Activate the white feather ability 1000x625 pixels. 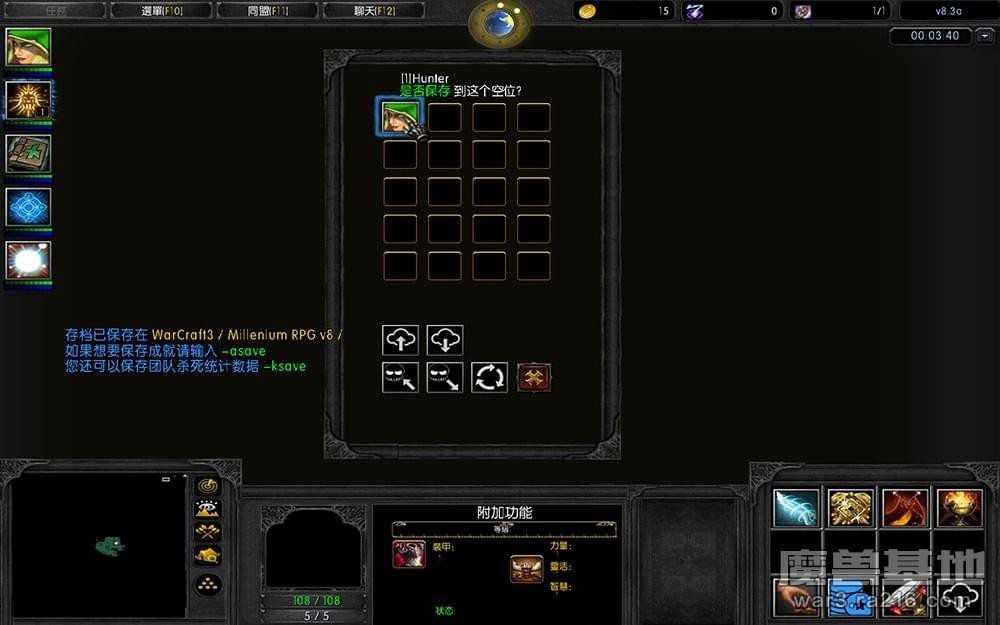pos(797,508)
